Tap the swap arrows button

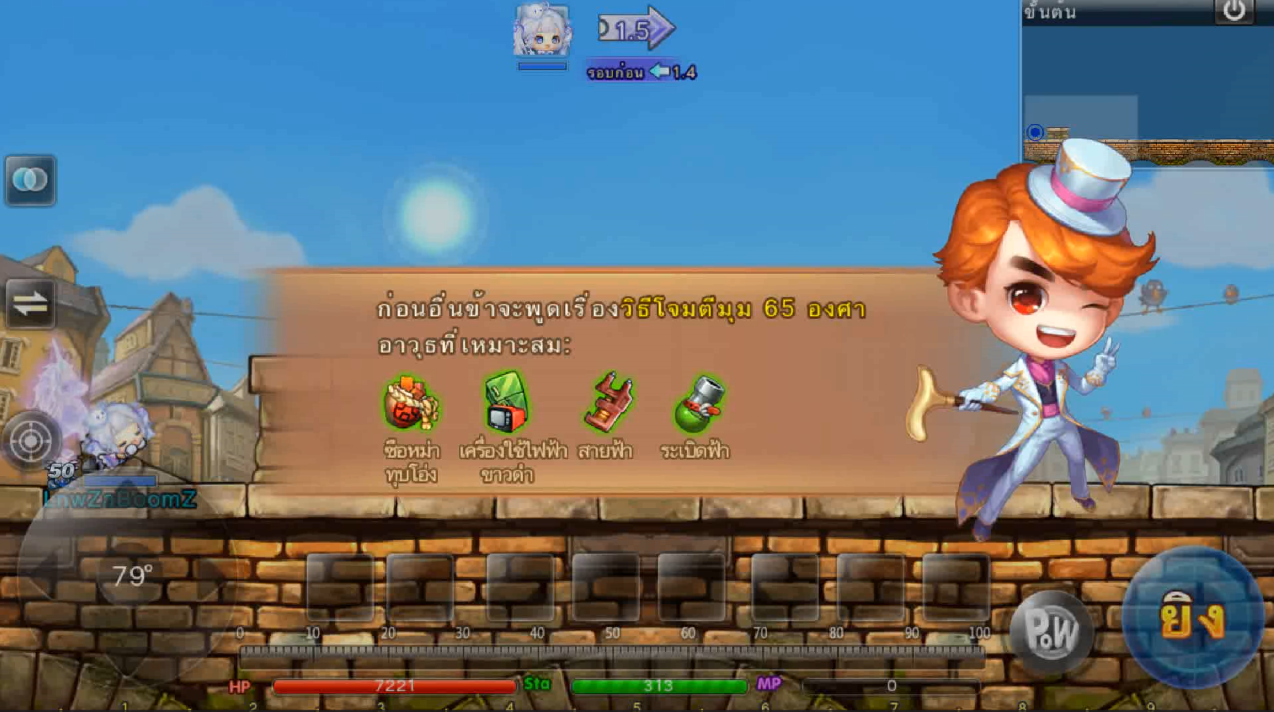pos(30,305)
